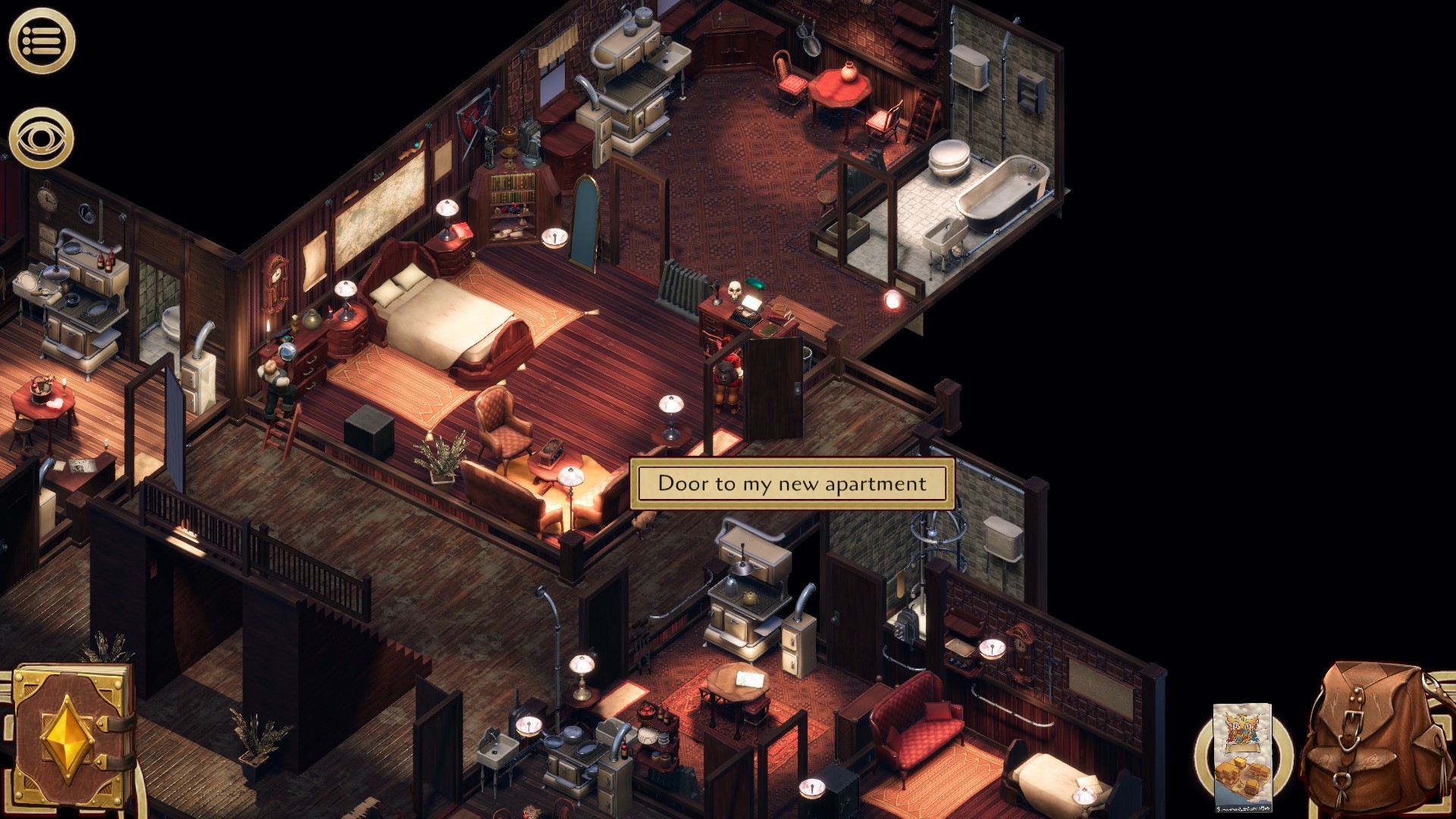This screenshot has width=1456, height=819.
Task: Open the hamburger list menu
Action: (42, 41)
